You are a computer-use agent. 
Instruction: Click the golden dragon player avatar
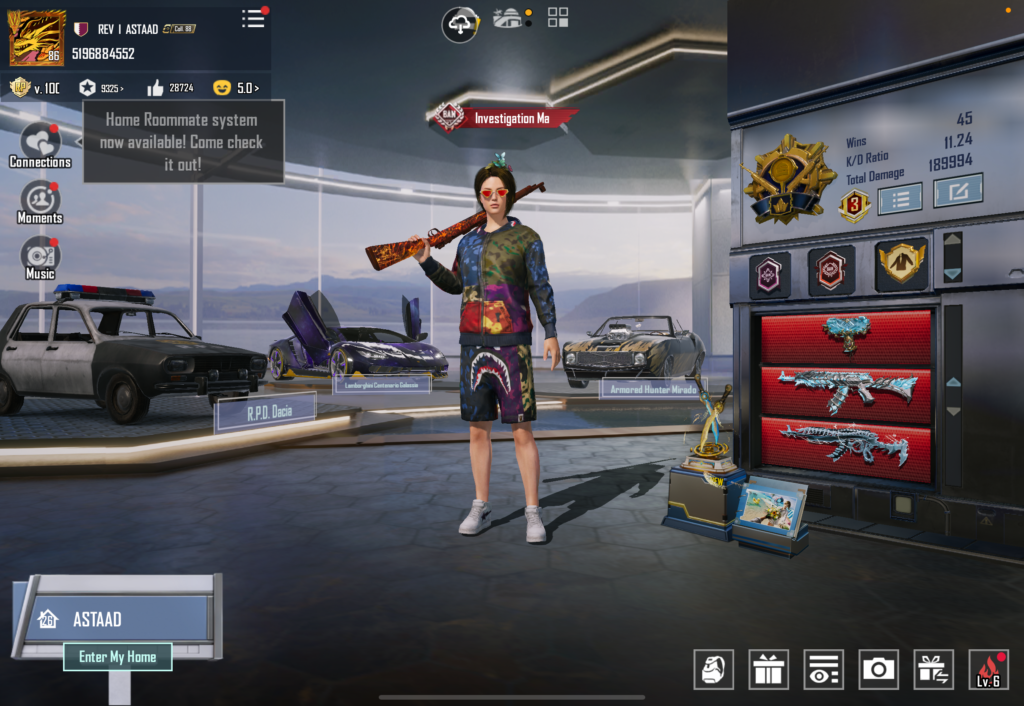click(x=37, y=37)
